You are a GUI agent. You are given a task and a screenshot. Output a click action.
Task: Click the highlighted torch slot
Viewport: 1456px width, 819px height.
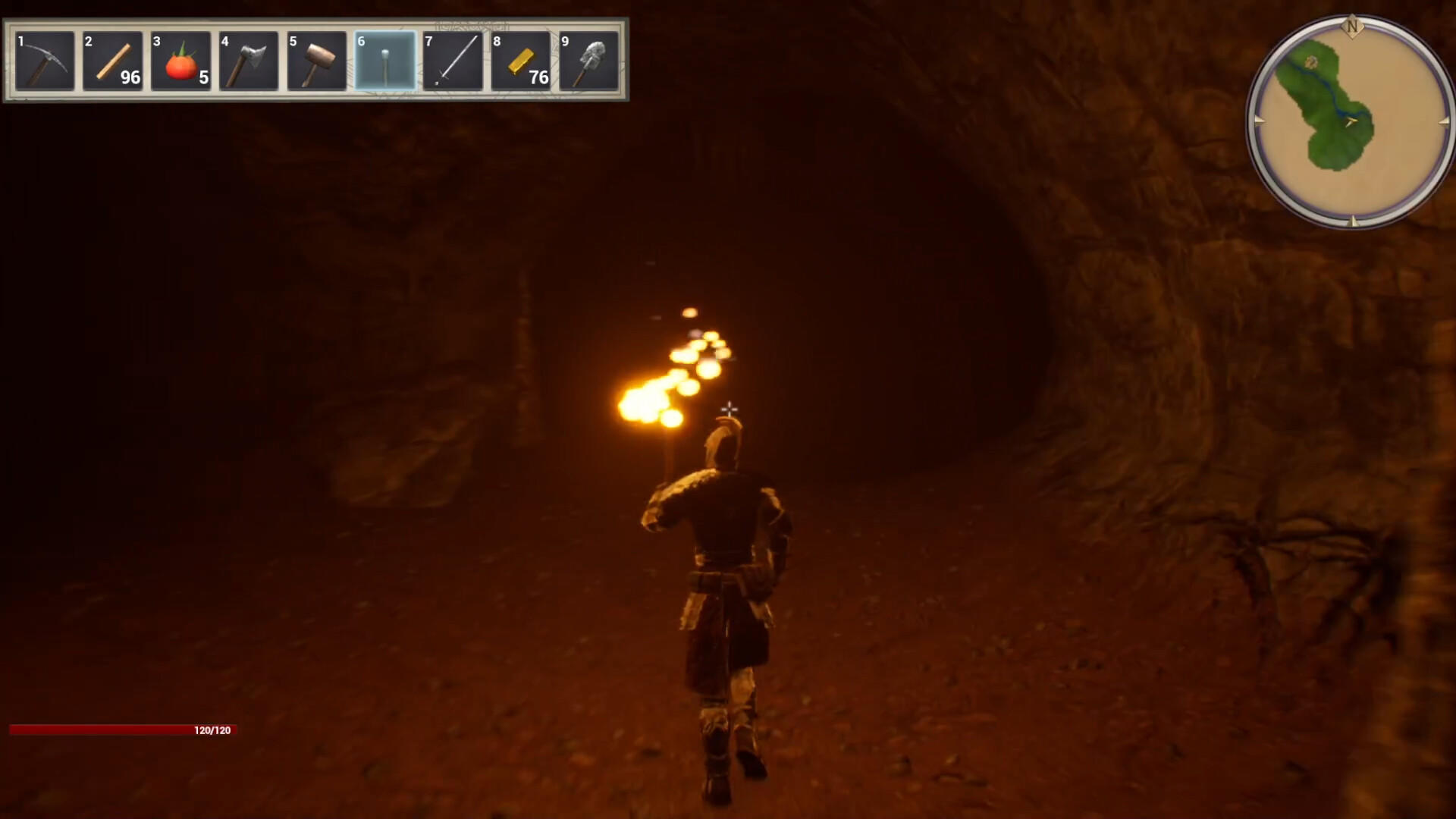[x=385, y=61]
